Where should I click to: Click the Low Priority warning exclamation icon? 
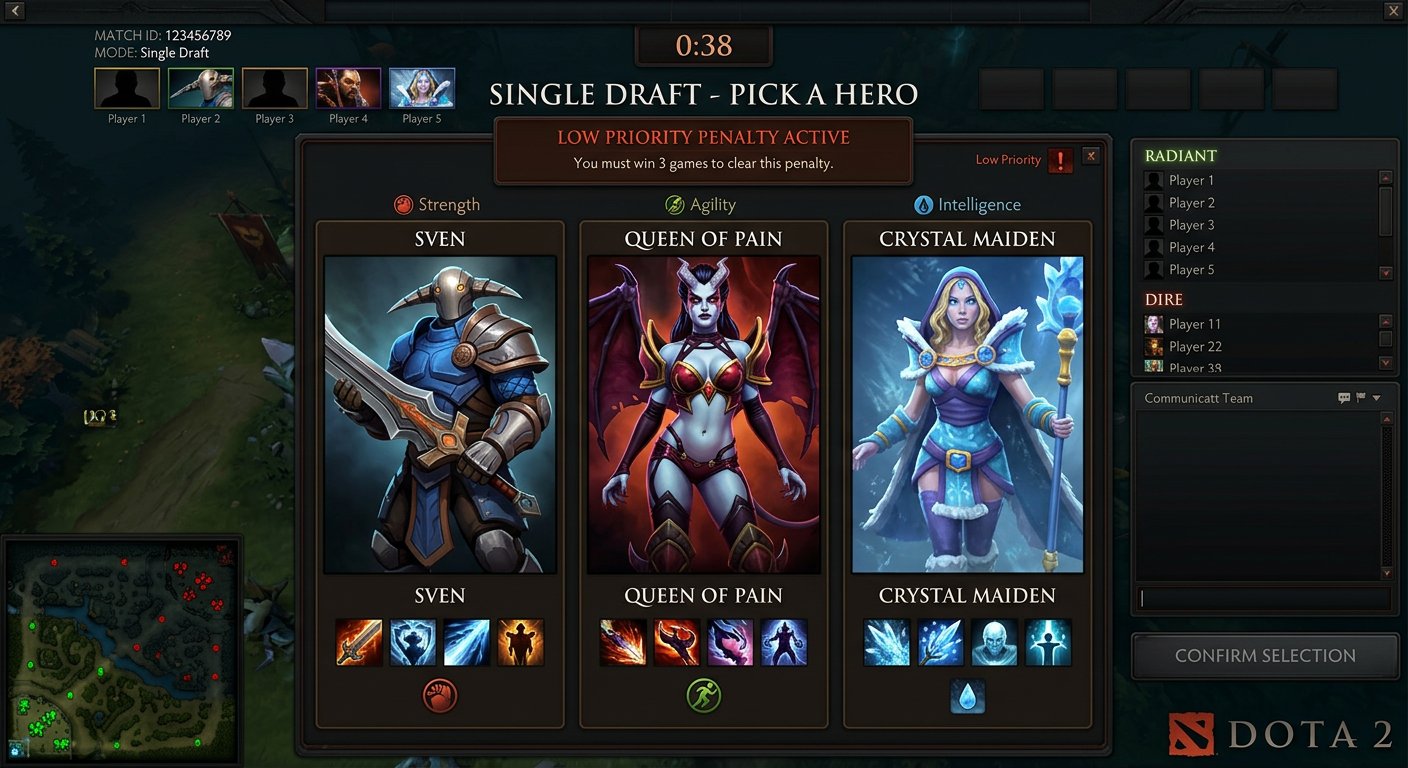pos(1060,160)
